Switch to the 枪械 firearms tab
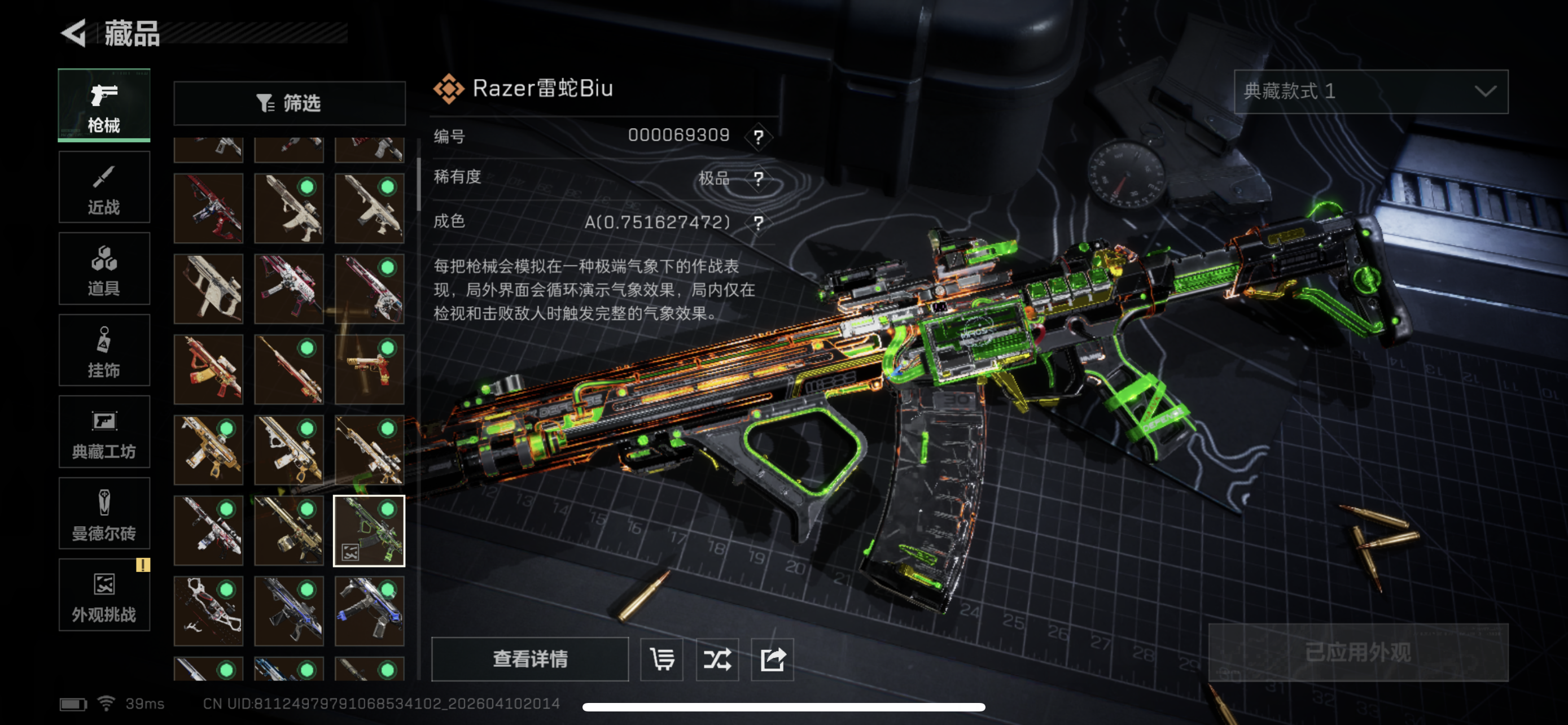The height and width of the screenshot is (725, 1568). point(103,104)
